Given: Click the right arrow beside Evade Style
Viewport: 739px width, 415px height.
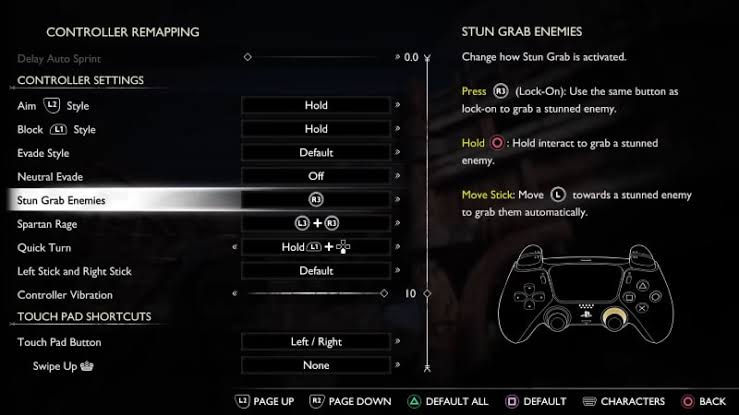Looking at the screenshot, I should pos(398,153).
